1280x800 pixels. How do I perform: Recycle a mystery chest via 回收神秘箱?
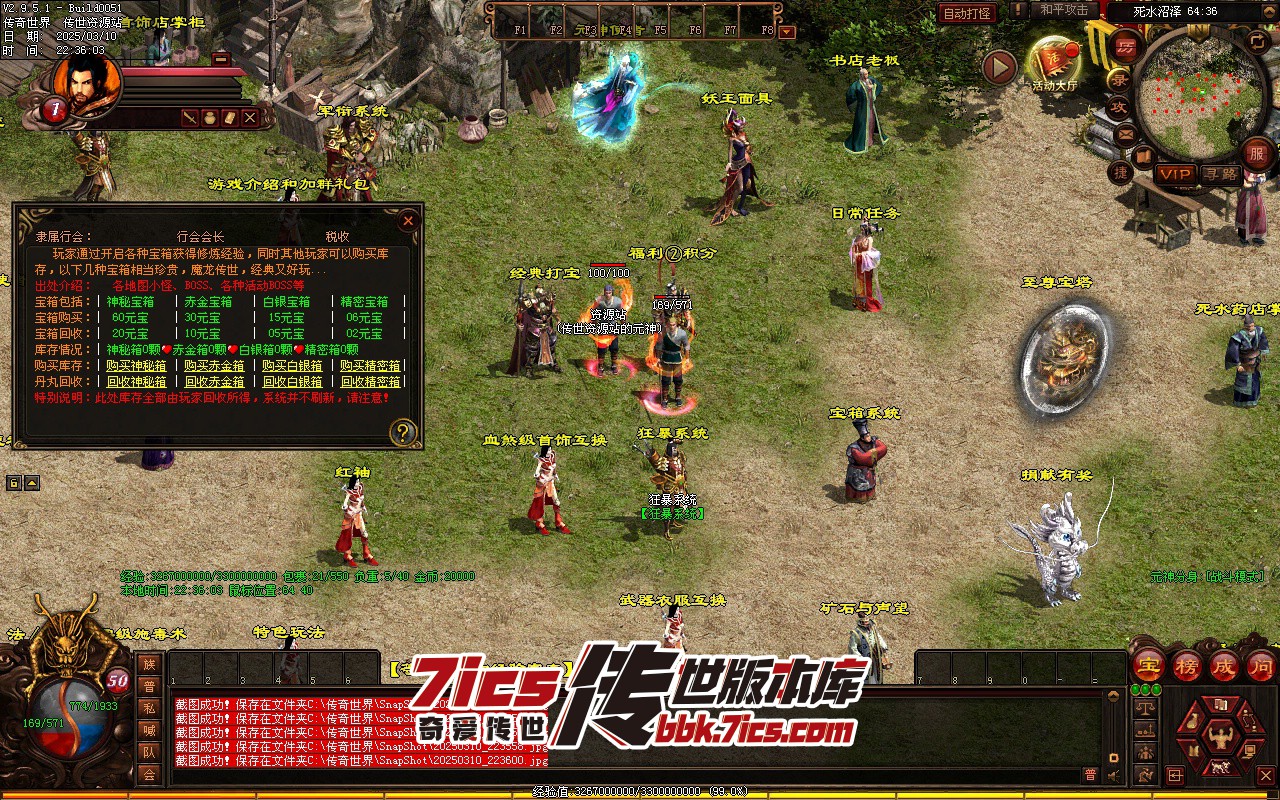tap(137, 382)
